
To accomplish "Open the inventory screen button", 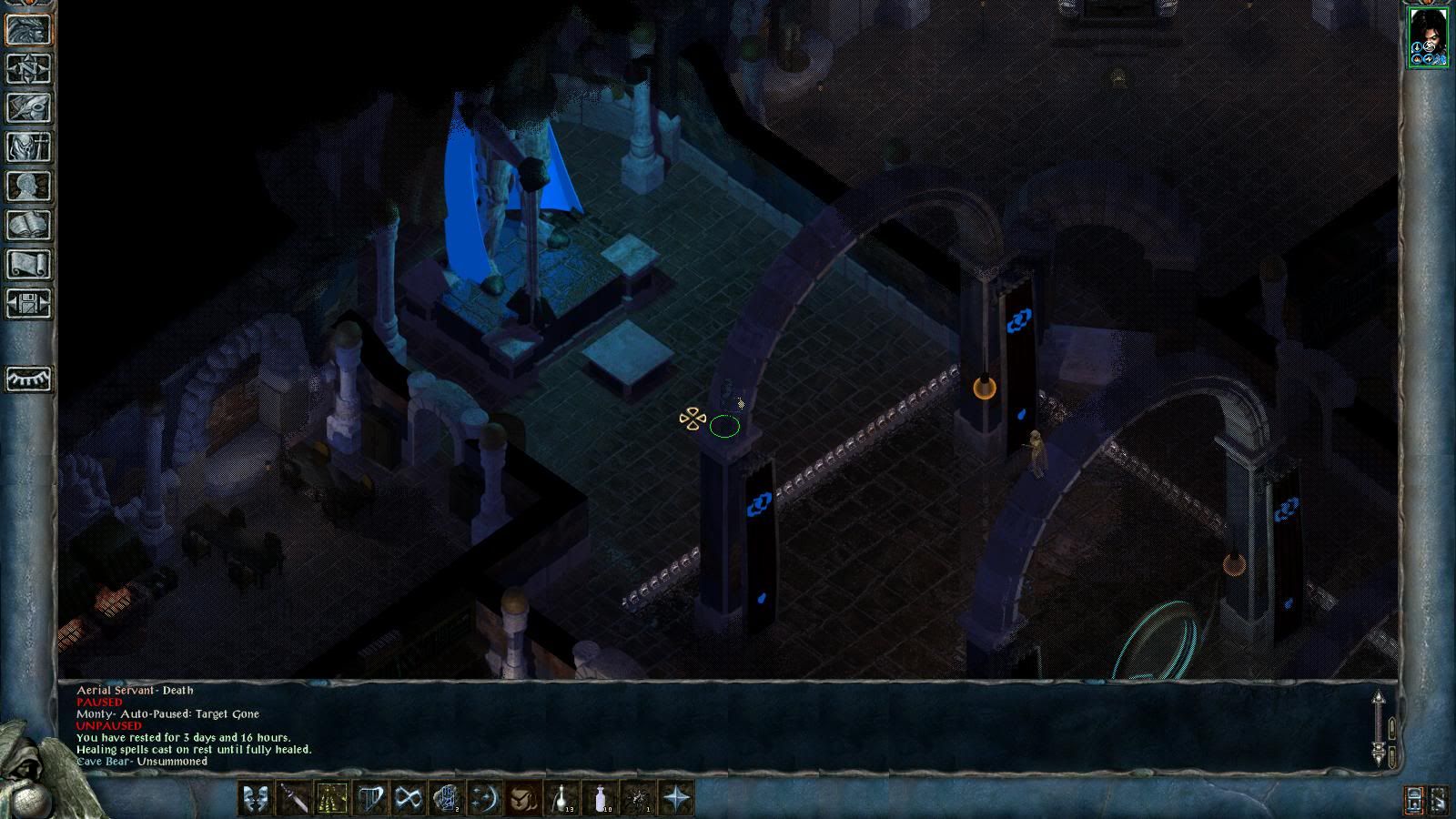I will point(28,147).
